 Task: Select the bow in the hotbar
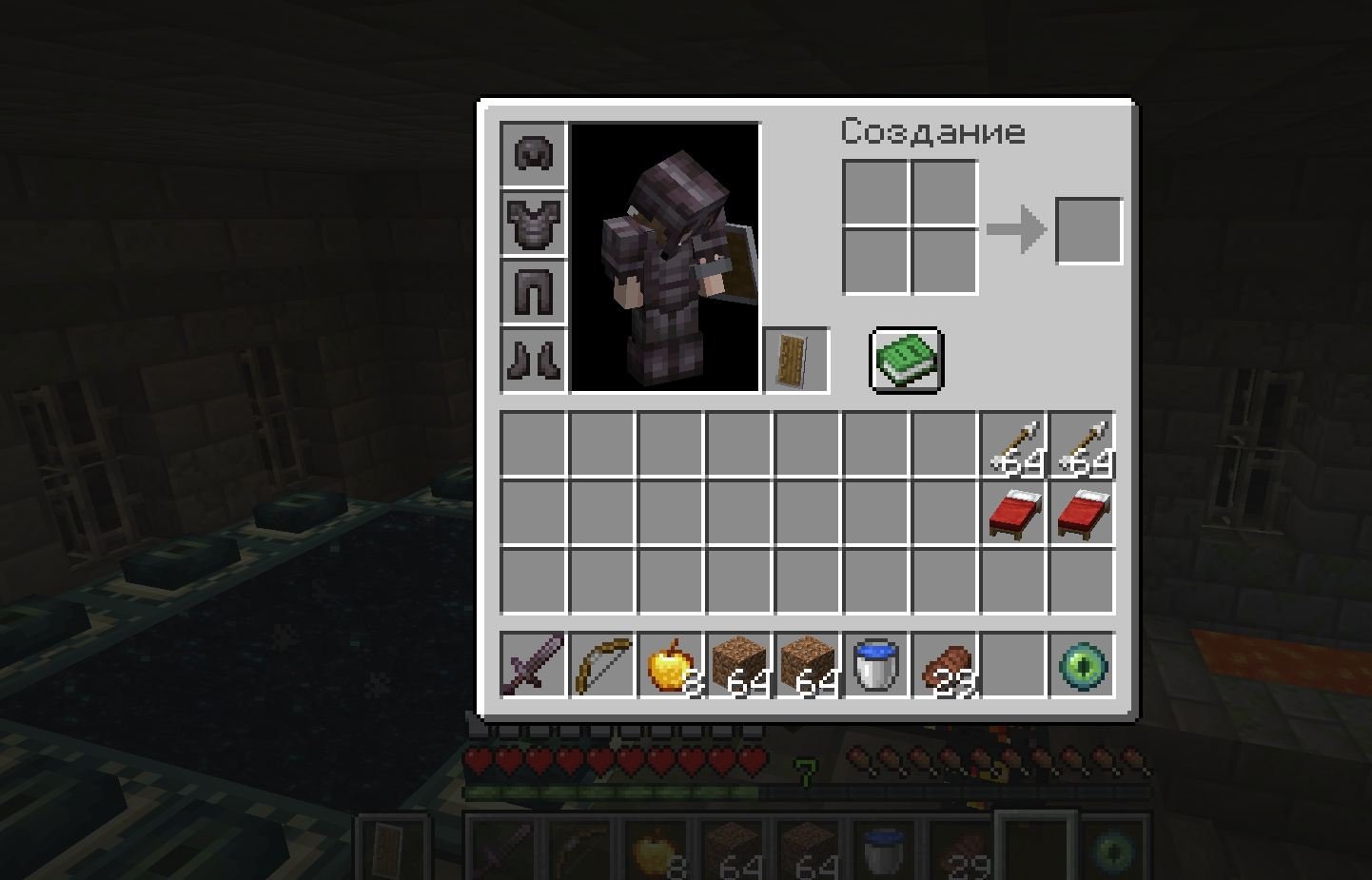tap(602, 665)
